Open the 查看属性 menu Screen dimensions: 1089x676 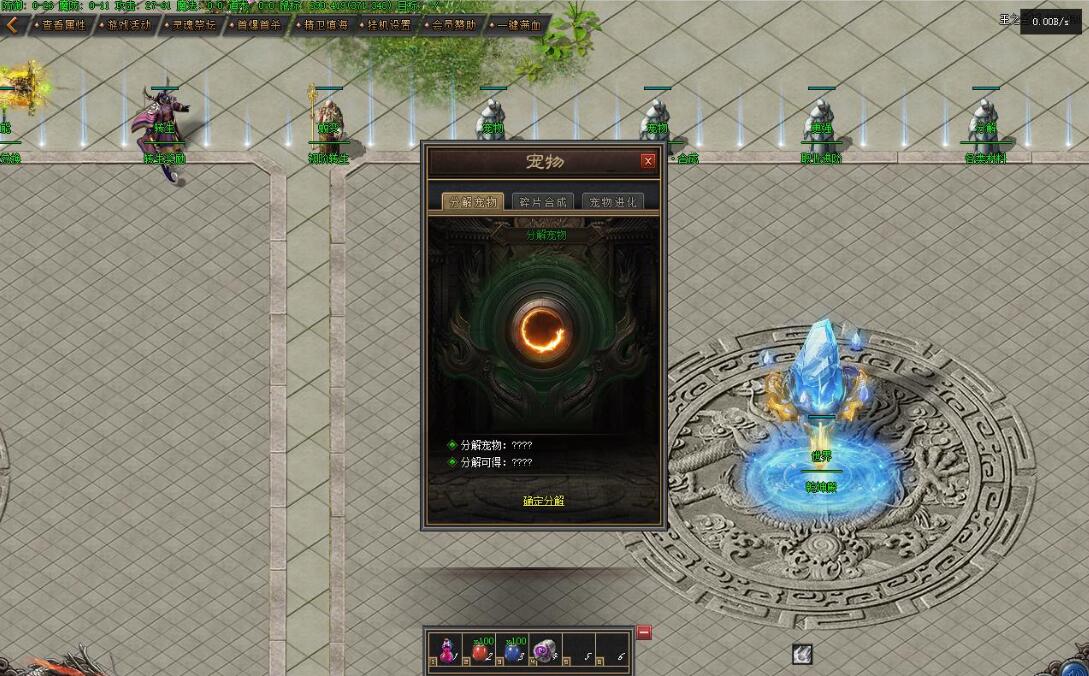(x=61, y=25)
